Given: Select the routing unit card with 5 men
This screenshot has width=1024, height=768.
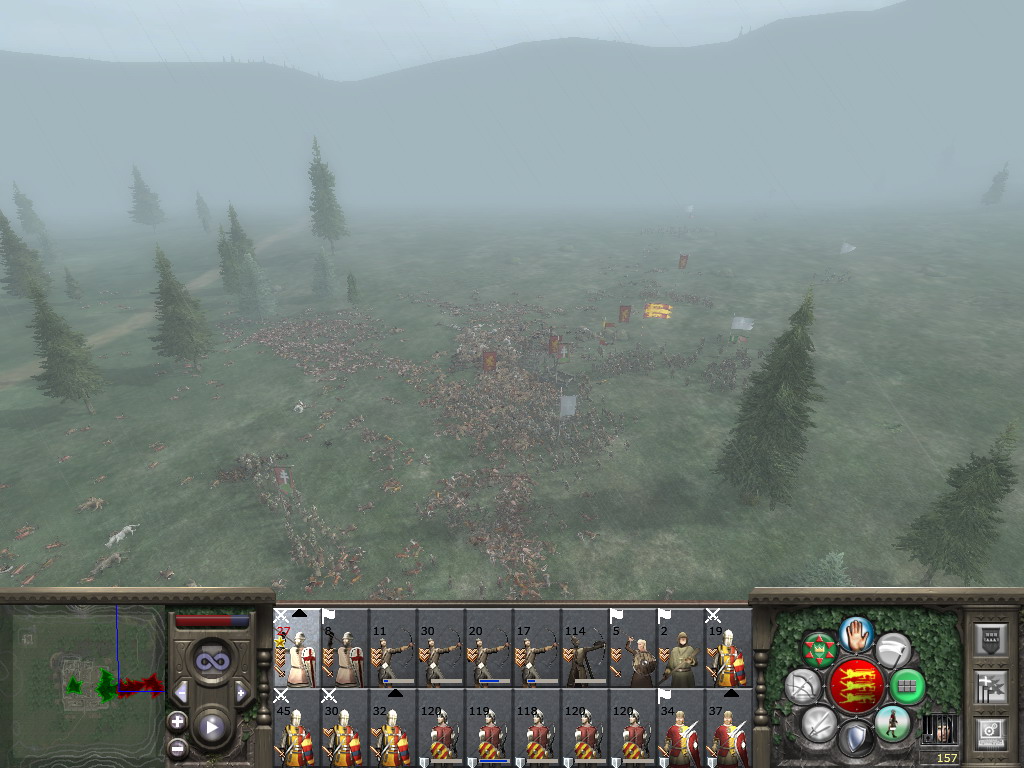Looking at the screenshot, I should tap(633, 648).
